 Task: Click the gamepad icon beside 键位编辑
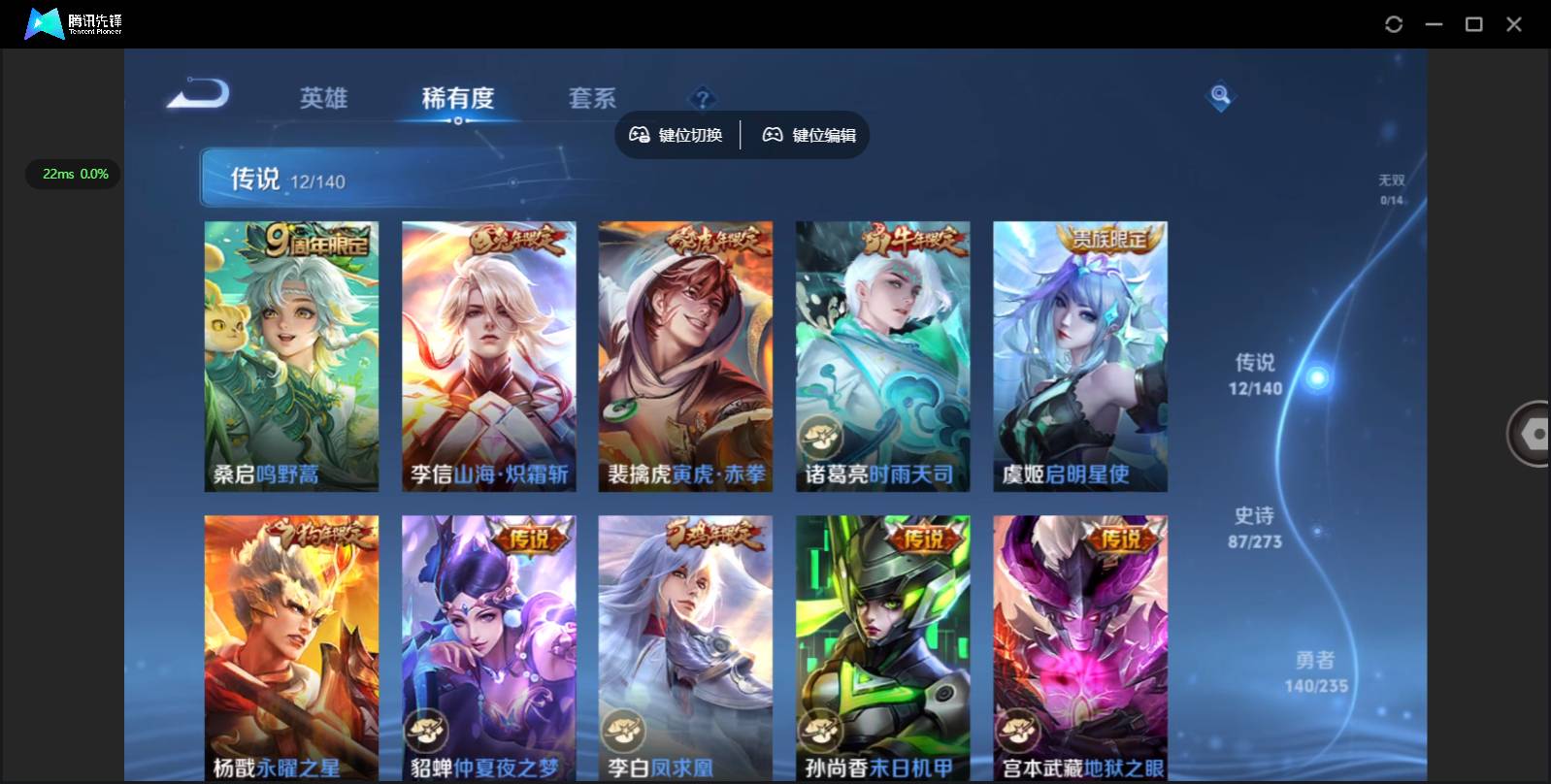[772, 135]
